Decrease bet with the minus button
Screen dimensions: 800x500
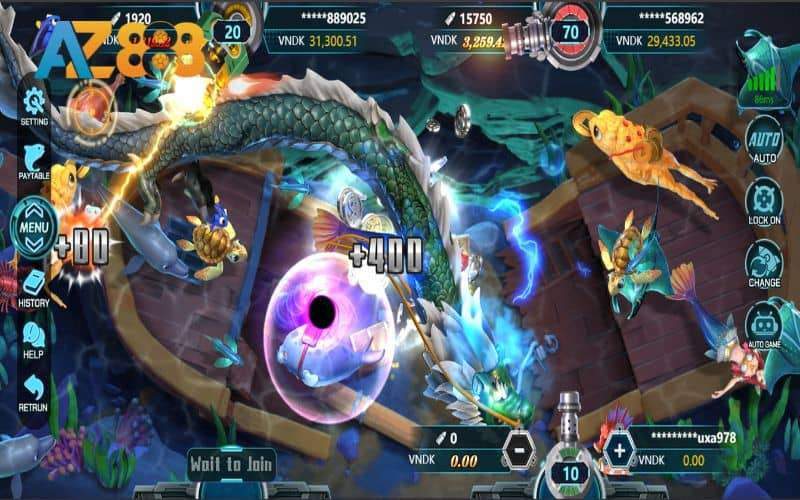coord(517,451)
